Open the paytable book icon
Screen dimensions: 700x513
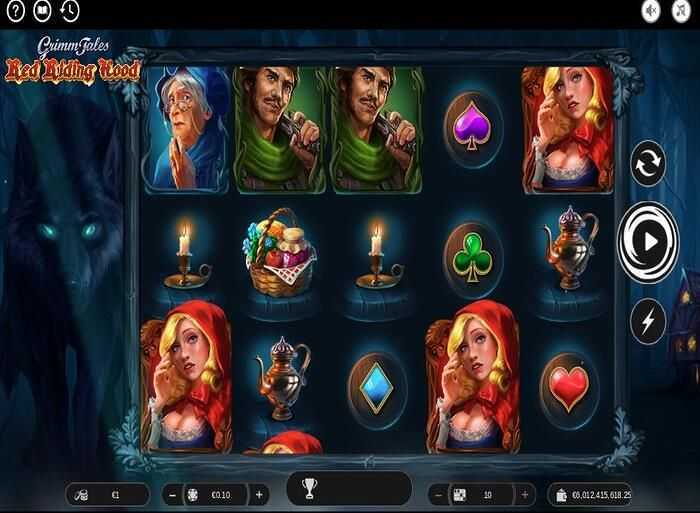pos(42,11)
